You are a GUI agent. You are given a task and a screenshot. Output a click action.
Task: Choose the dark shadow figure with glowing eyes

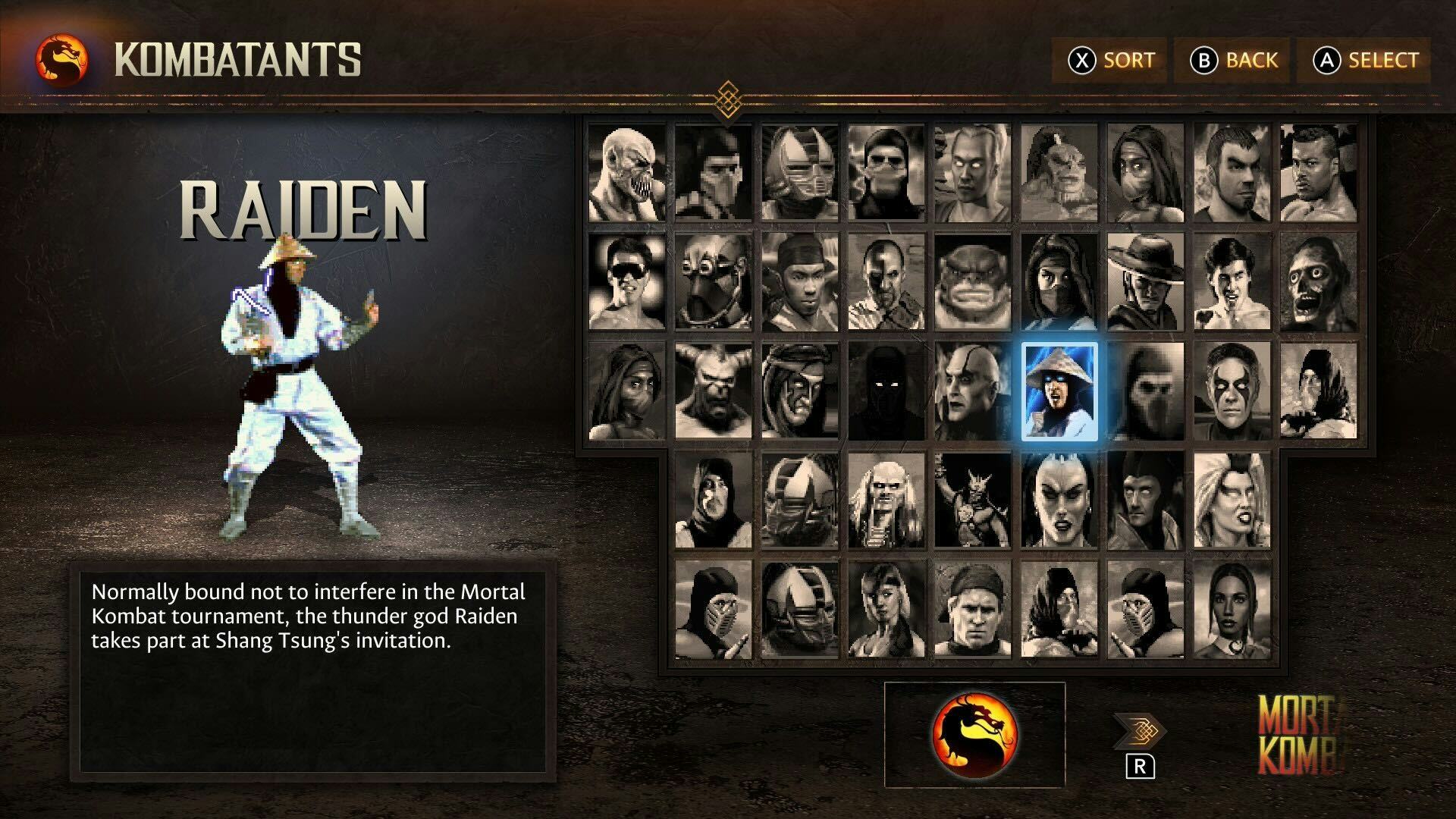886,391
